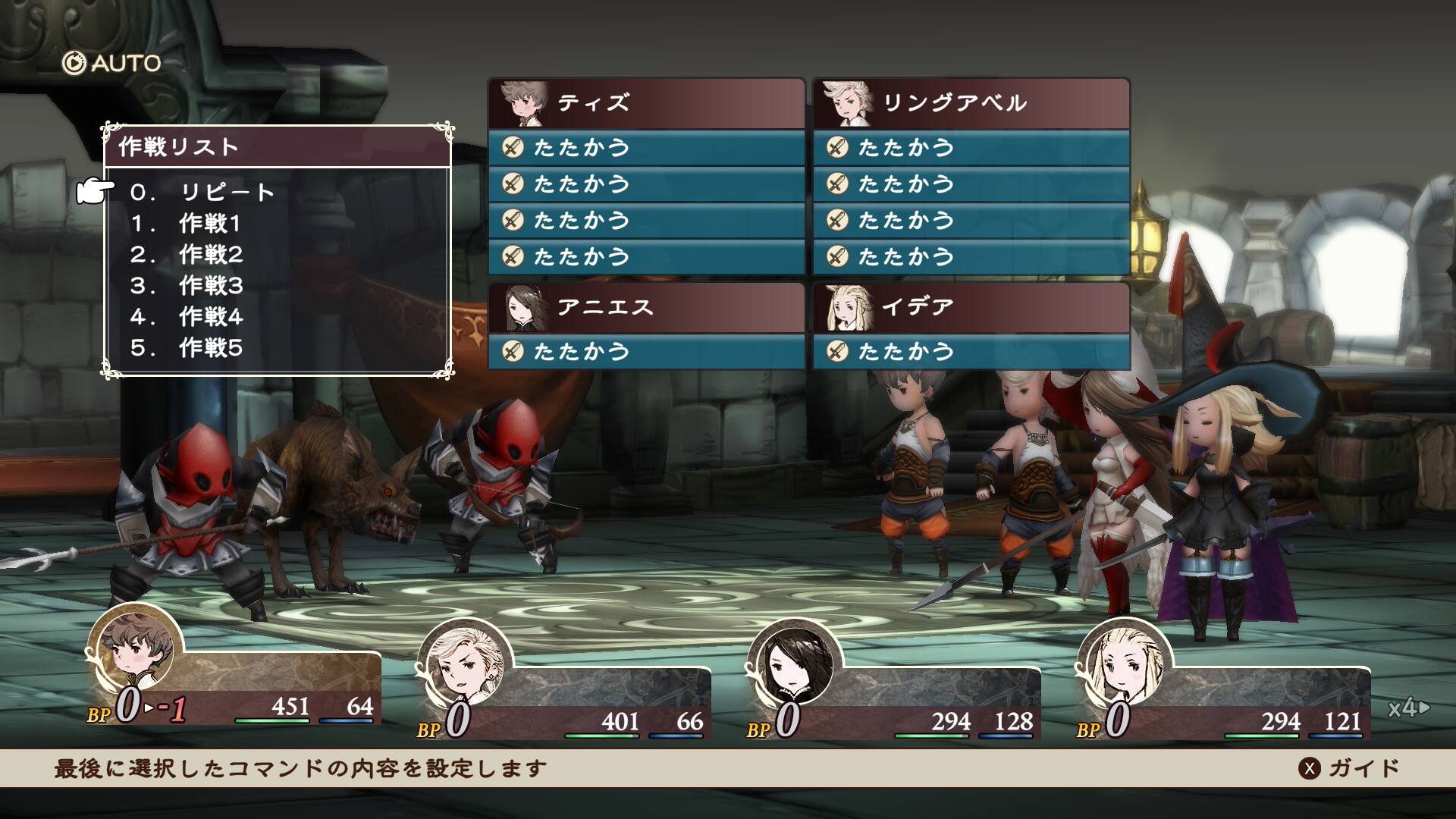The image size is (1456, 819).
Task: Select Tiz's portrait in the party status bar
Action: [x=135, y=651]
